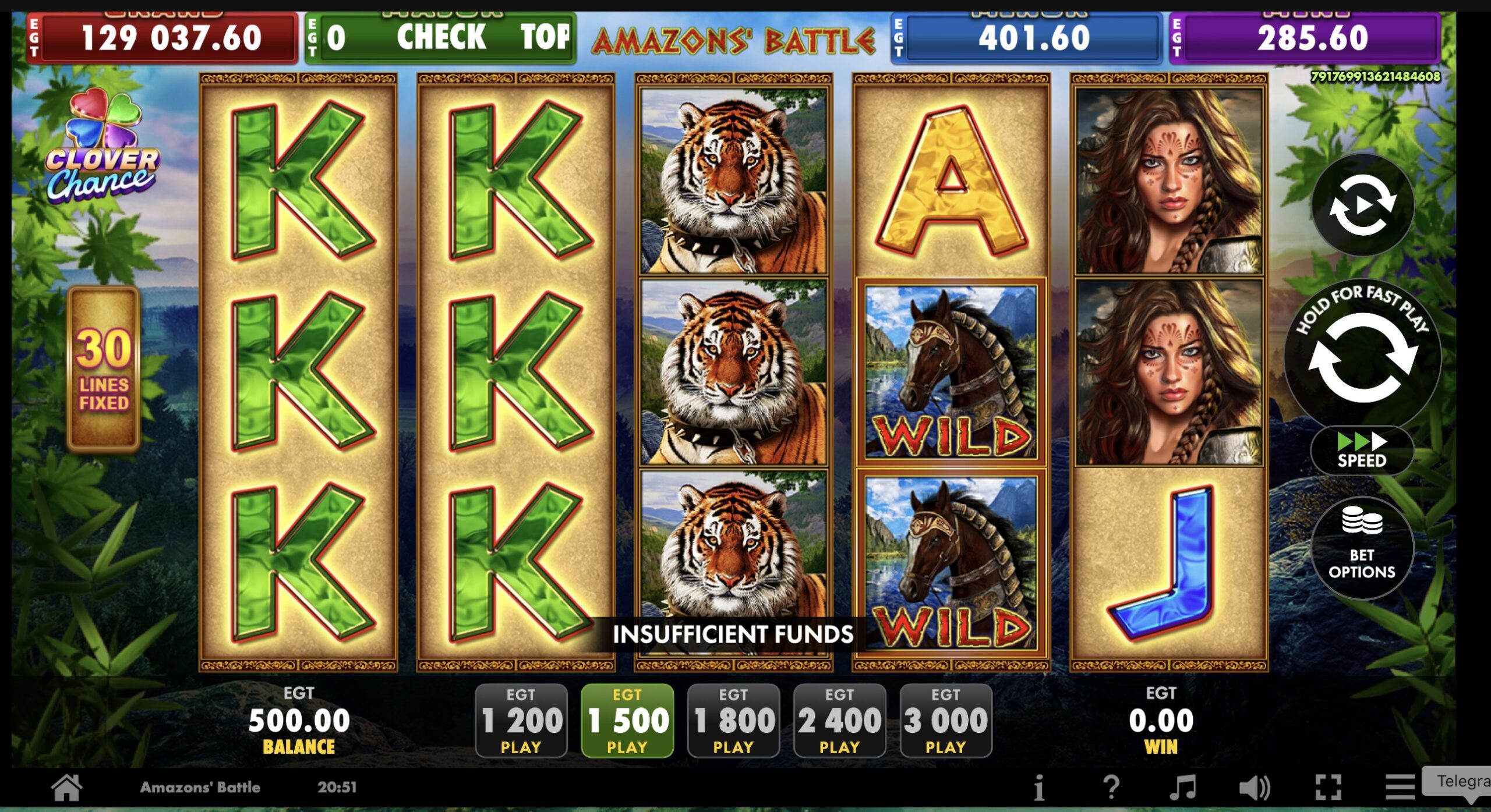Play with the 2 400 bet button

(839, 721)
